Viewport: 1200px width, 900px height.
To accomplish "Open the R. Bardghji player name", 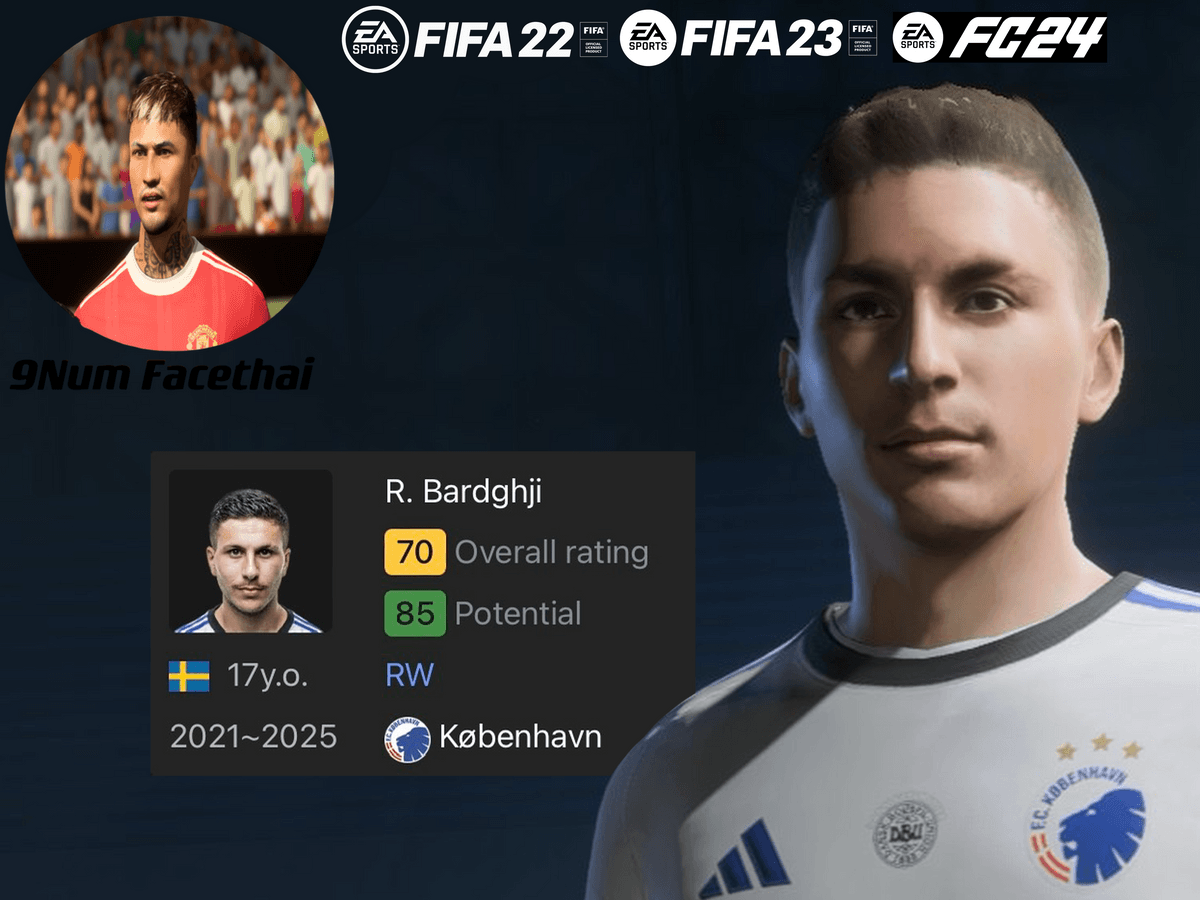I will point(462,492).
